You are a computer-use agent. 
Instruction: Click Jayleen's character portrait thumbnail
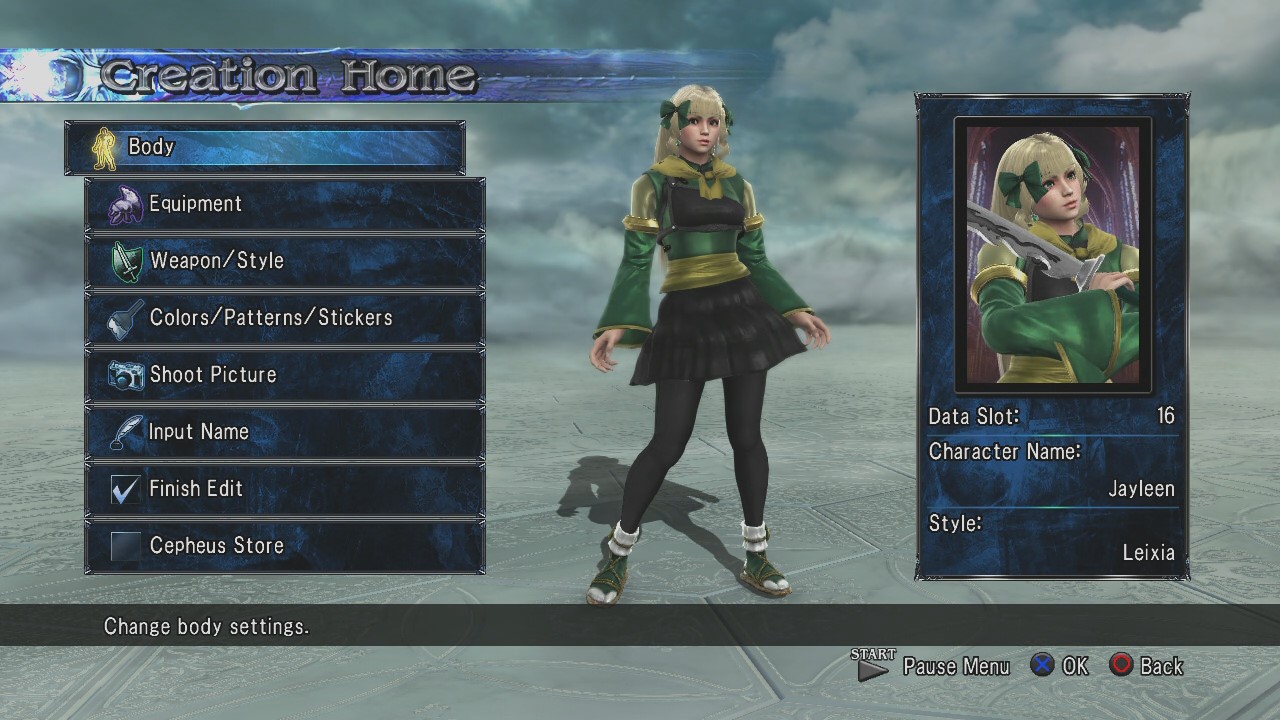click(x=1052, y=254)
